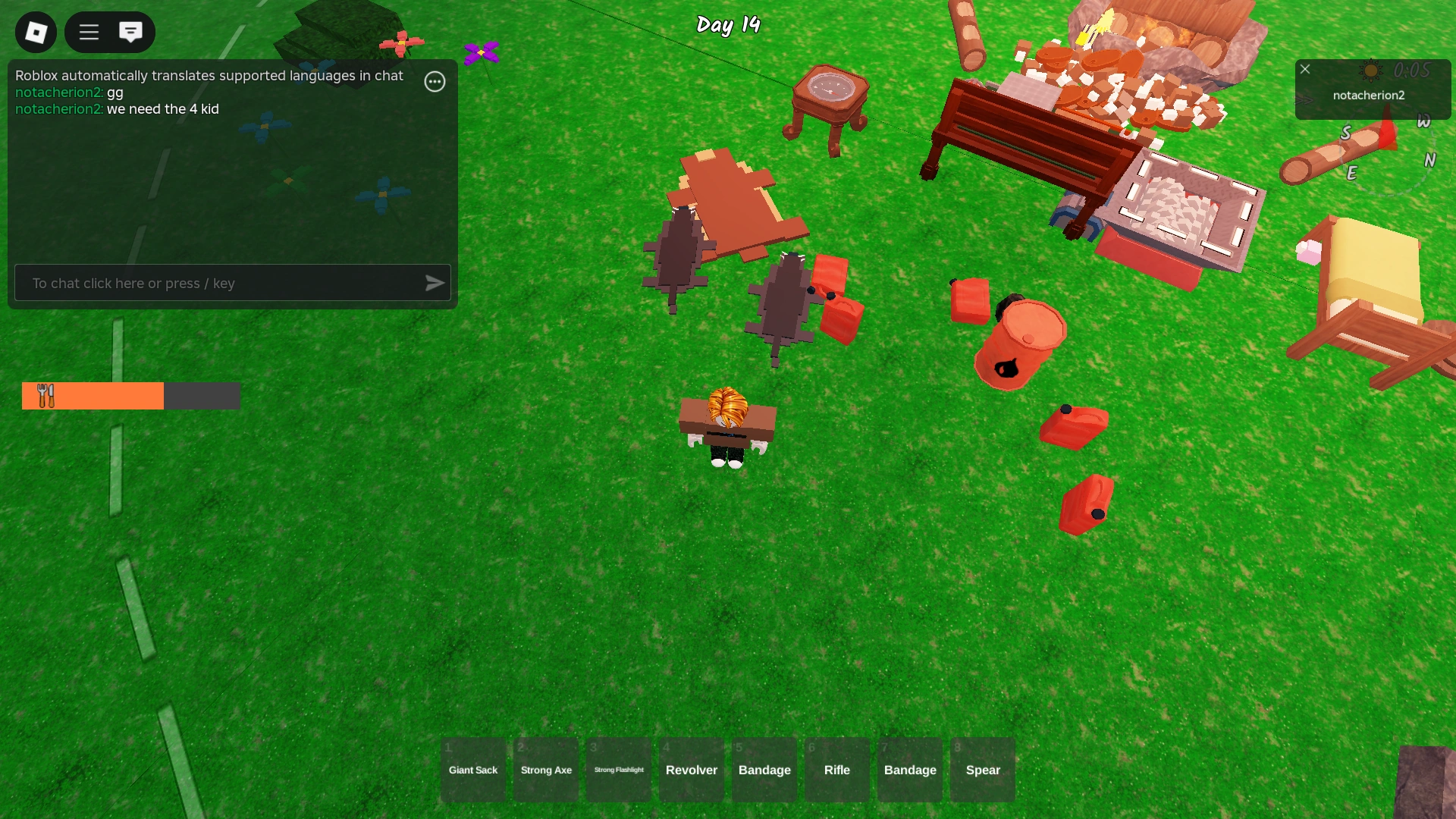Select the Giant Sack hotbar slot
The image size is (1456, 819).
click(472, 770)
